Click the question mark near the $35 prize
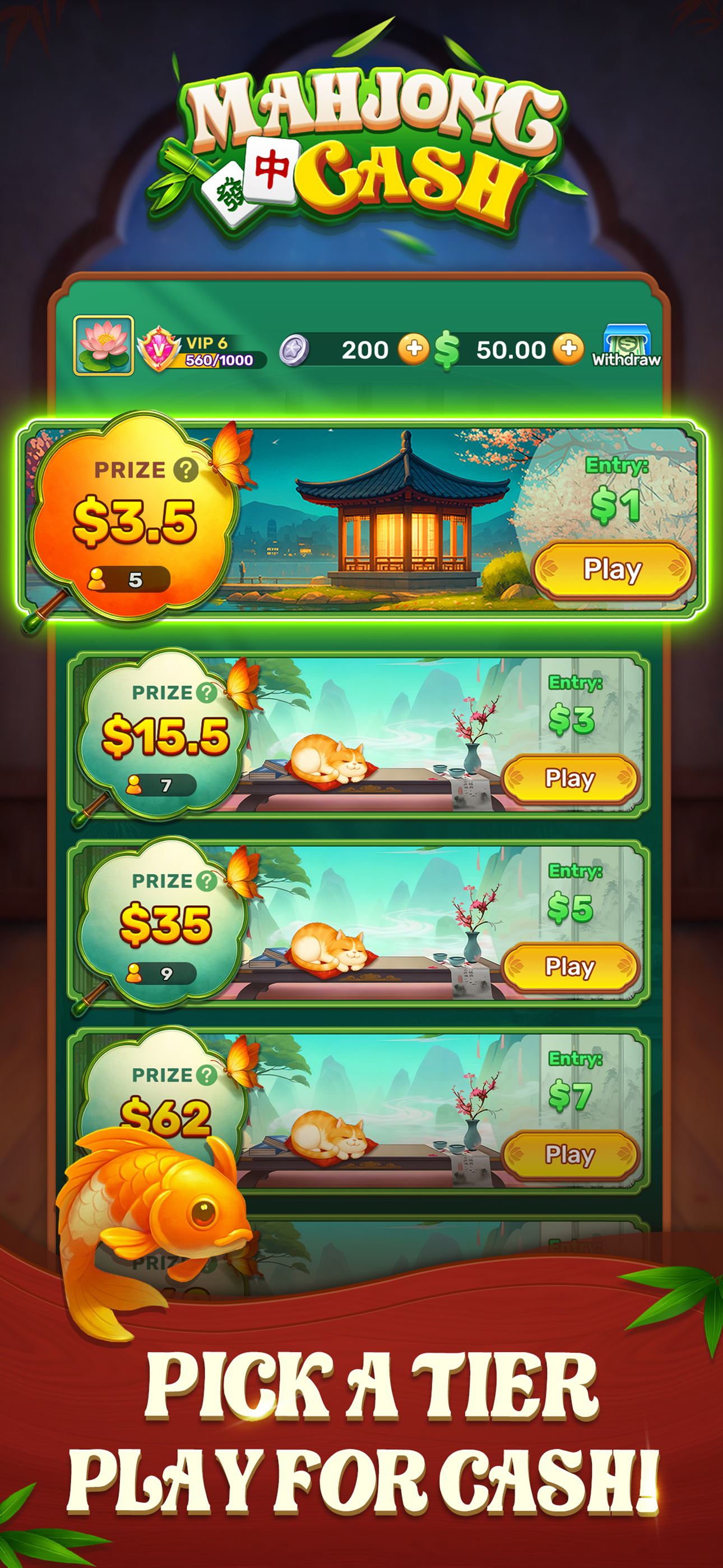Viewport: 723px width, 1568px height. coord(207,881)
